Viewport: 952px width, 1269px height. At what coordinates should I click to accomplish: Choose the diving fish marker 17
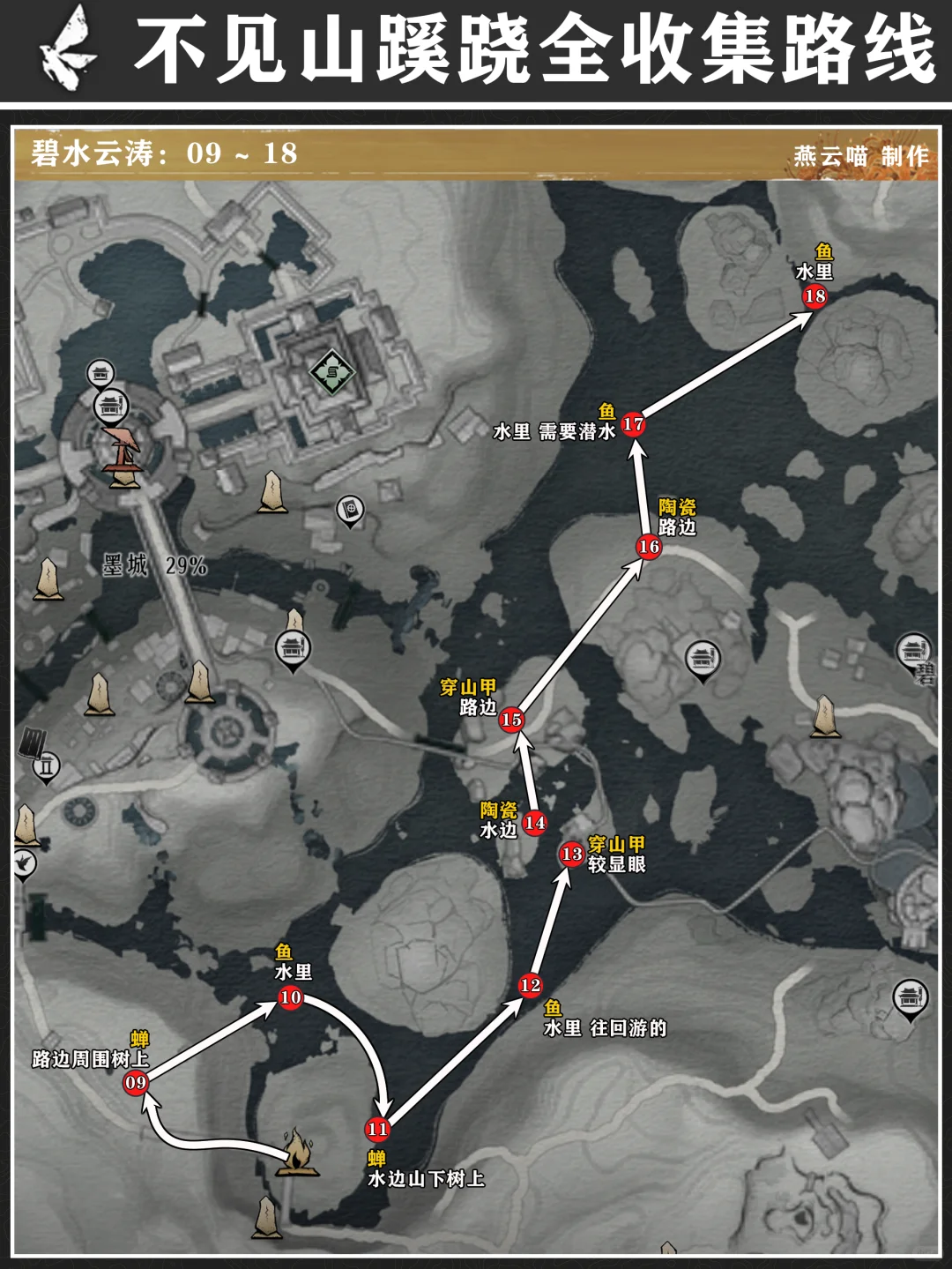coord(633,424)
